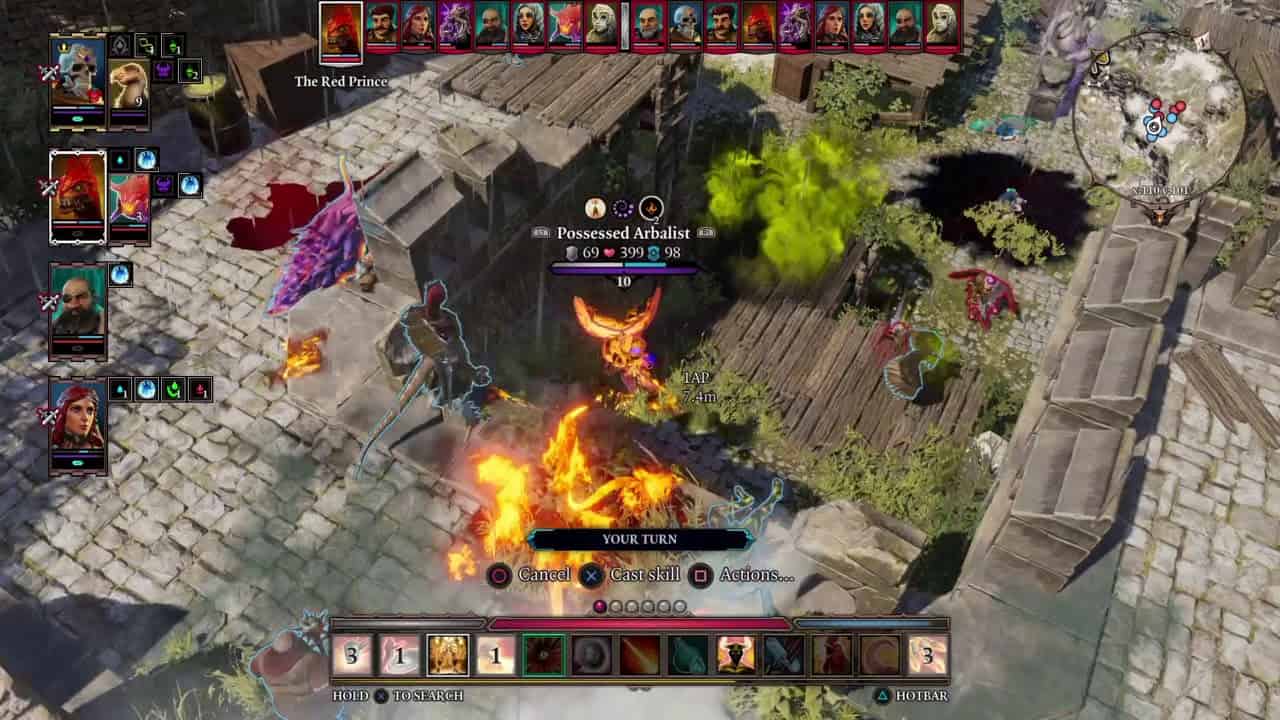The image size is (1280, 720).
Task: Choose the red streak skill in hotbar
Action: pos(640,655)
